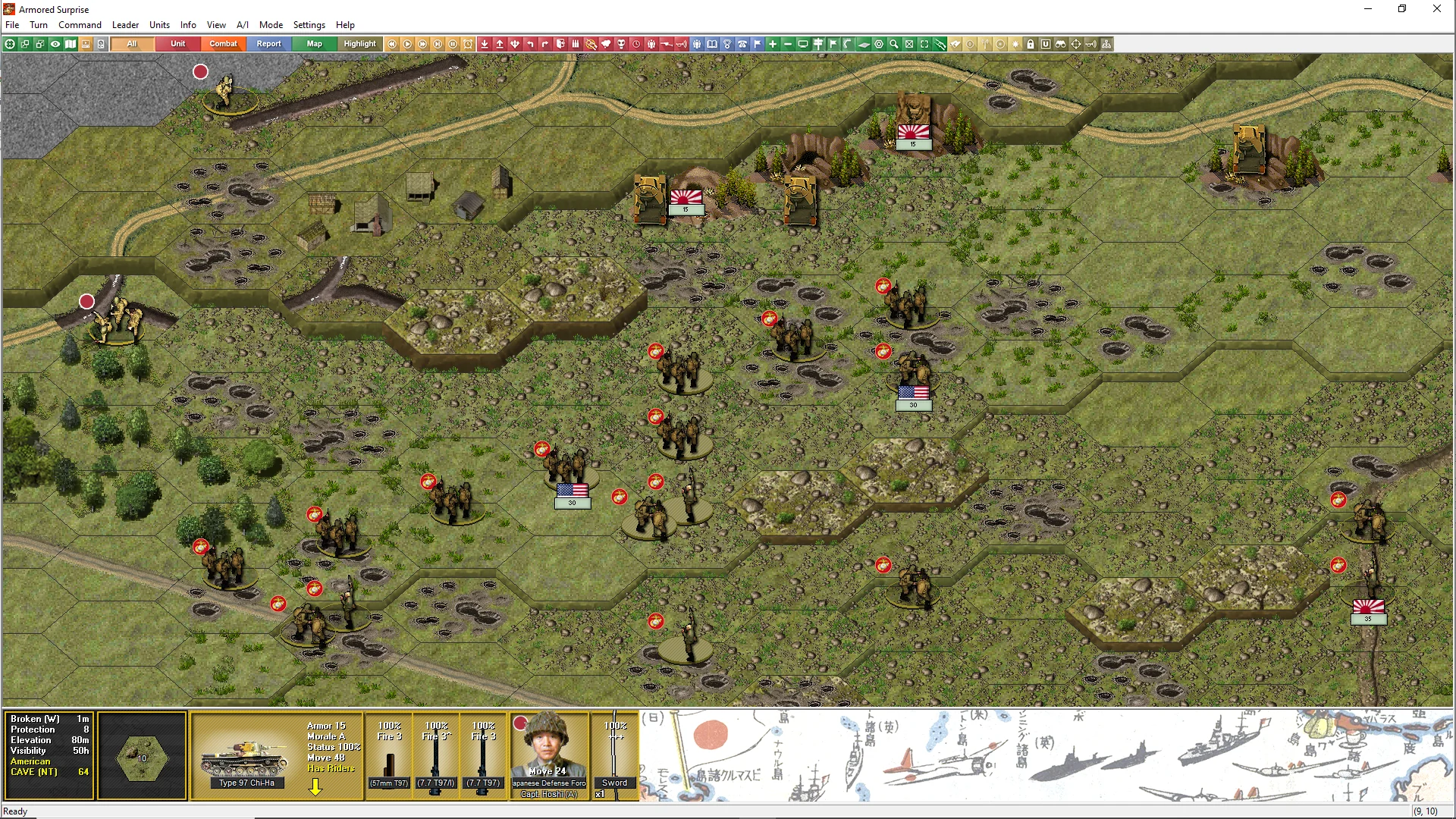Close the Armored Surprise window
The height and width of the screenshot is (819, 1456).
[x=1436, y=9]
